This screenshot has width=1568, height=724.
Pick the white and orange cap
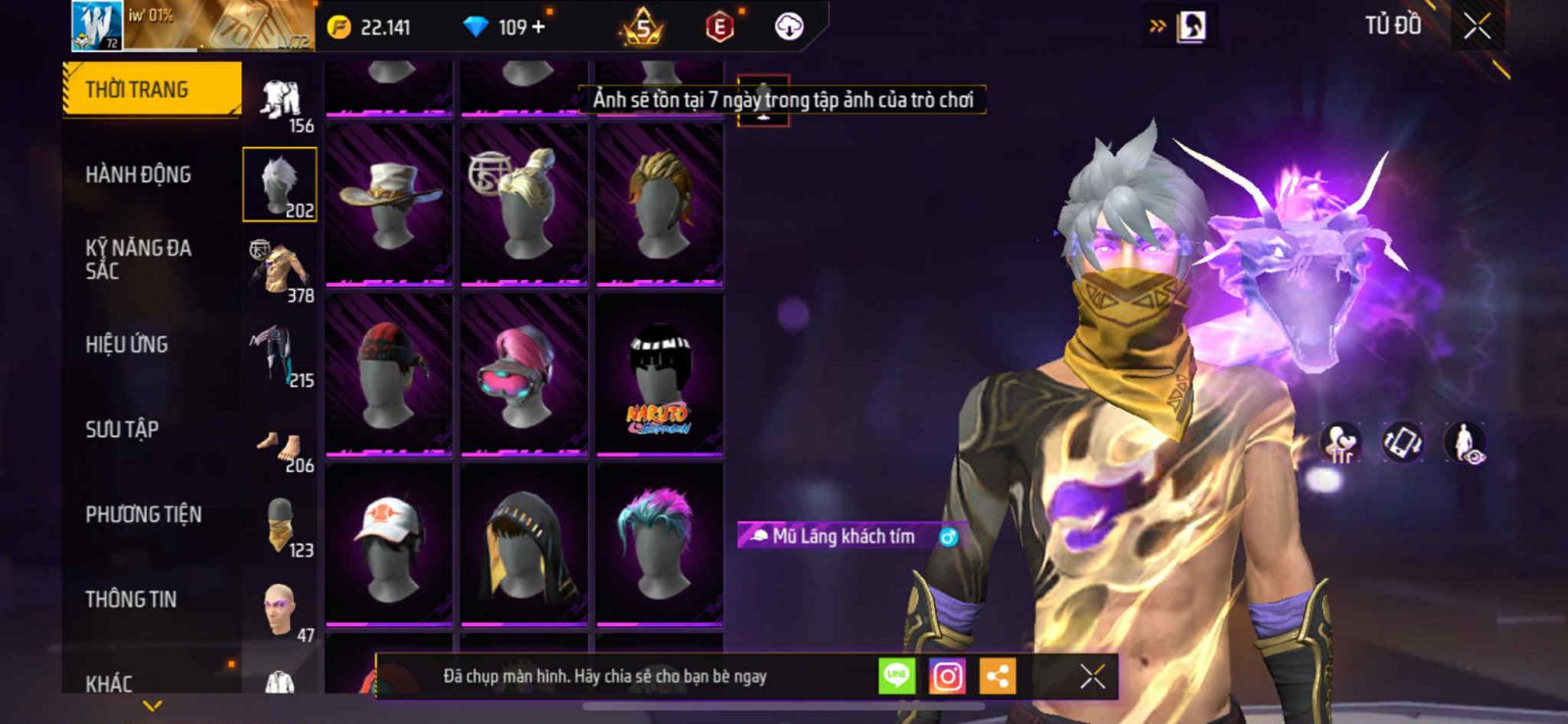tap(389, 544)
